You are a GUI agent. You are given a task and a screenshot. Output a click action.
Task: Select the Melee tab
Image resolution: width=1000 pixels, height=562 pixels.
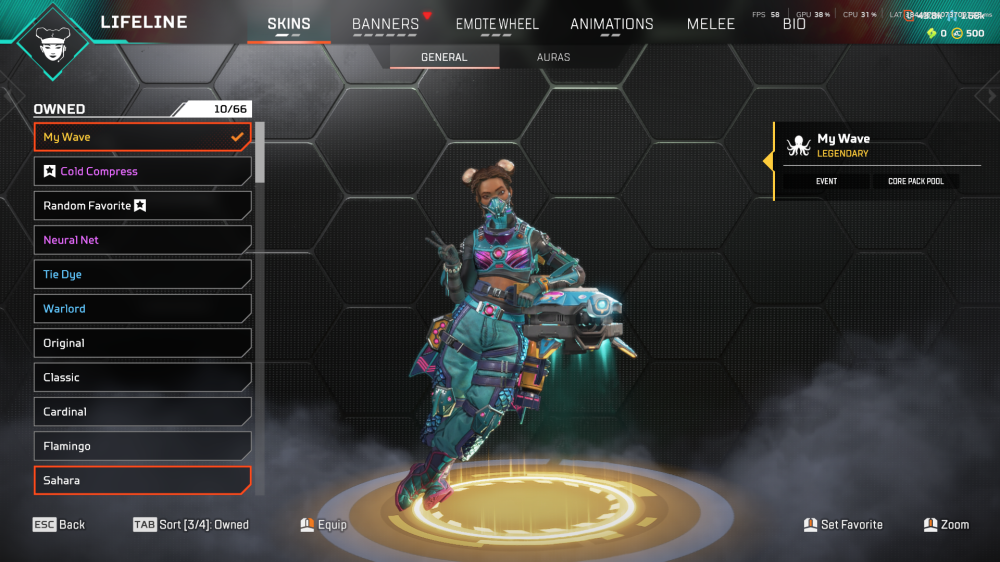711,24
